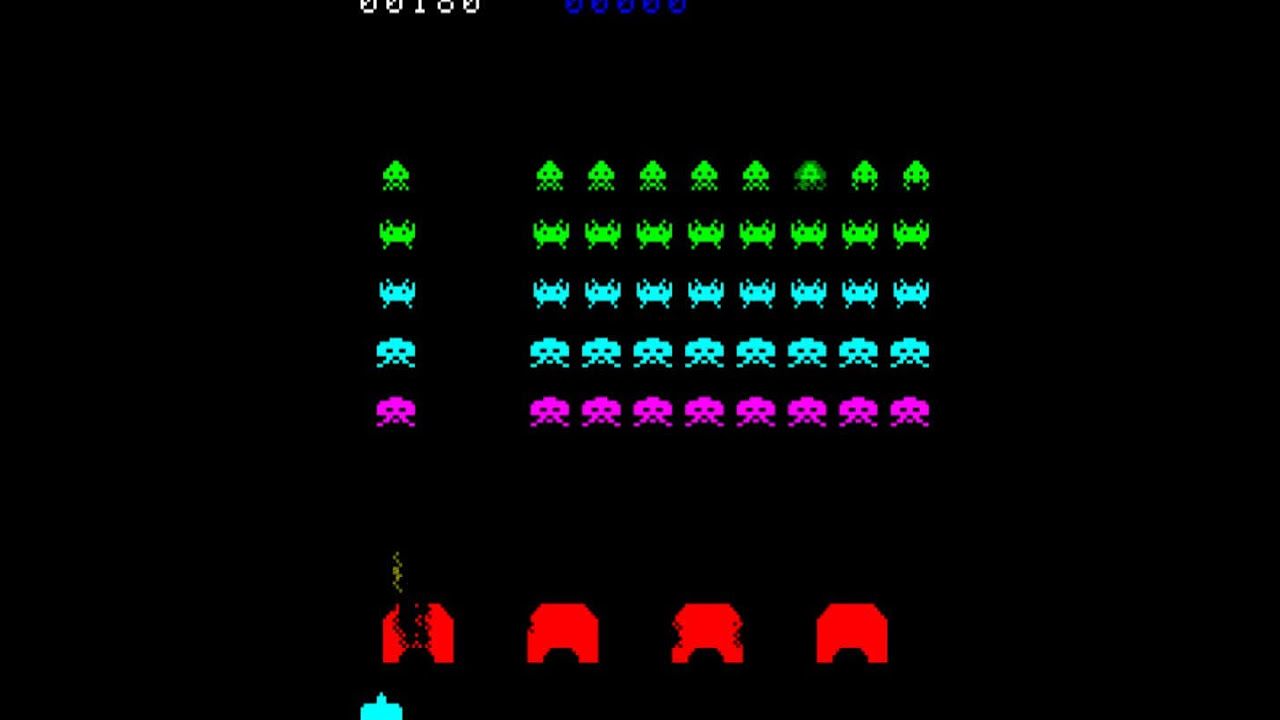Click the rightmost green squid in the top row

coord(915,174)
